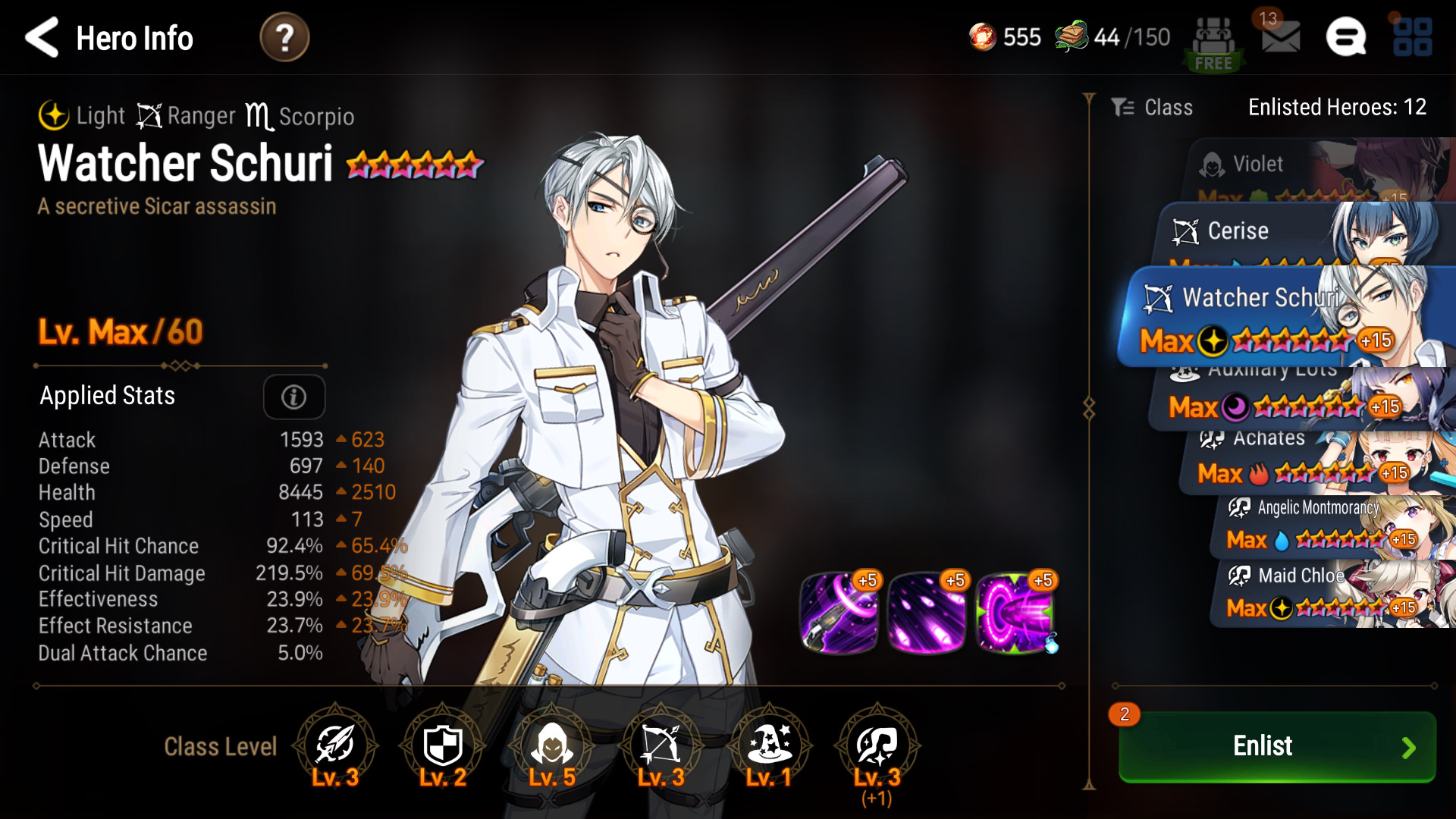View the purple bullet rain skill icon
The width and height of the screenshot is (1456, 819).
pos(927,613)
